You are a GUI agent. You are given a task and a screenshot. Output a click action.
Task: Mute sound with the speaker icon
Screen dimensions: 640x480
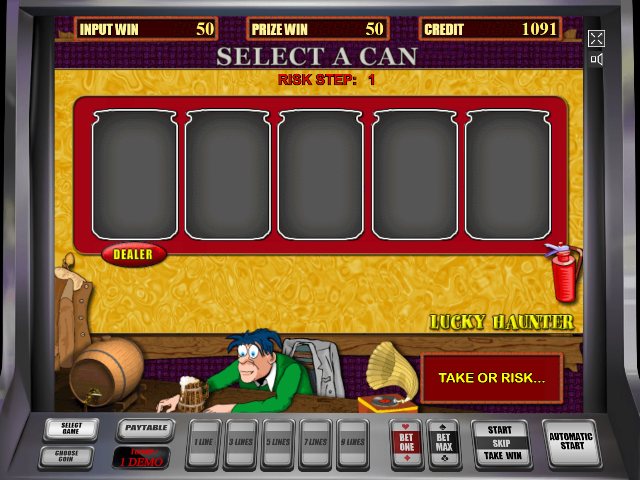tap(597, 59)
